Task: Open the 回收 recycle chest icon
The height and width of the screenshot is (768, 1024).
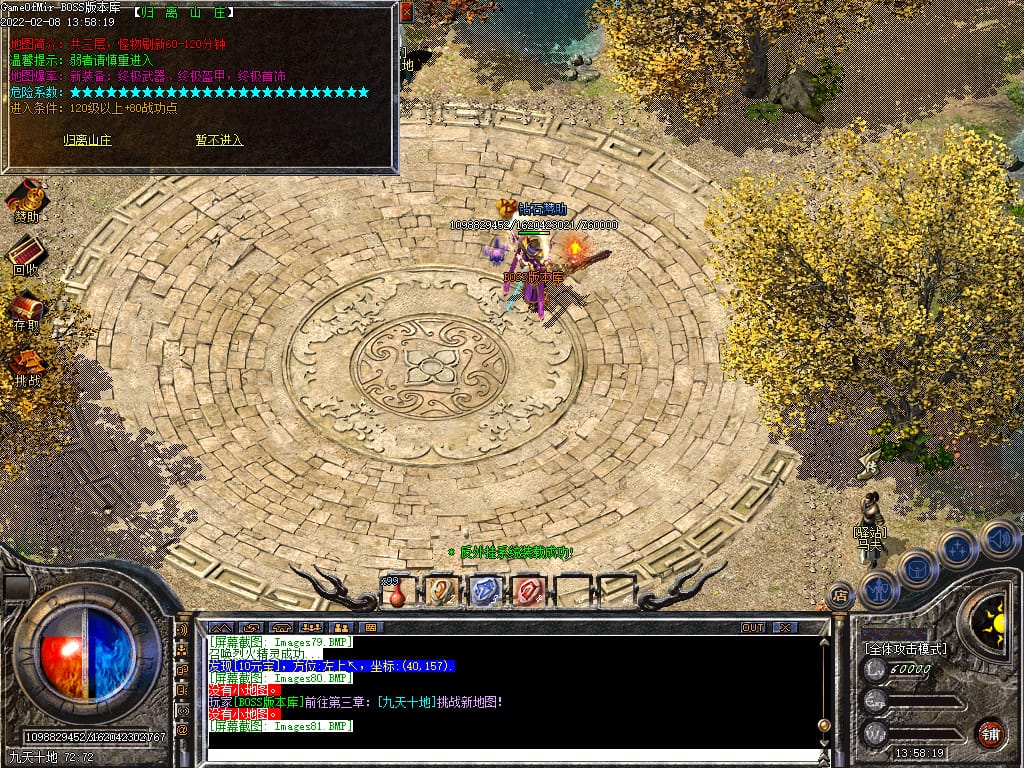Action: tap(27, 252)
